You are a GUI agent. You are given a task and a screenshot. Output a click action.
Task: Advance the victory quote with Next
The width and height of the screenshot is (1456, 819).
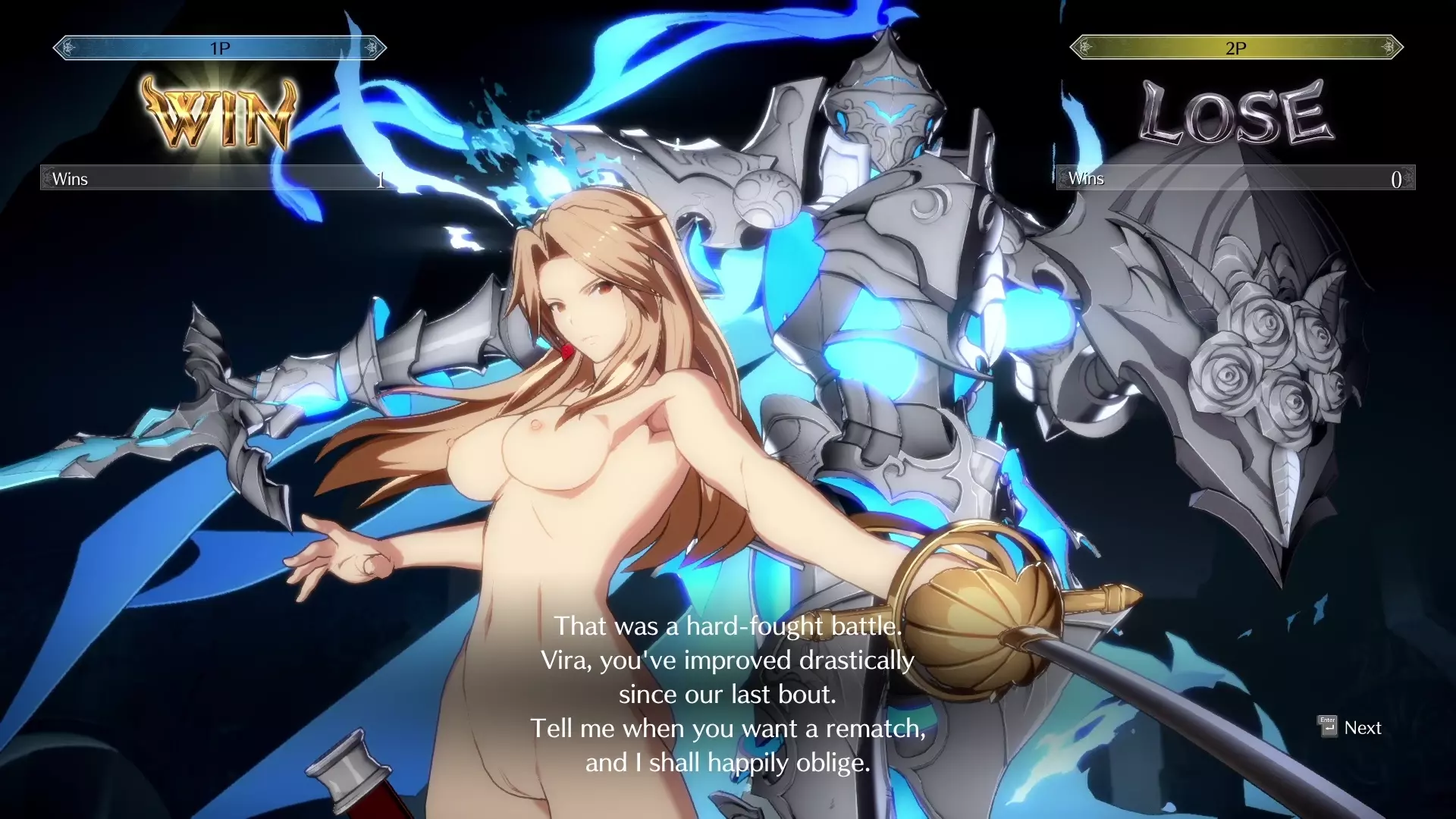[1351, 728]
